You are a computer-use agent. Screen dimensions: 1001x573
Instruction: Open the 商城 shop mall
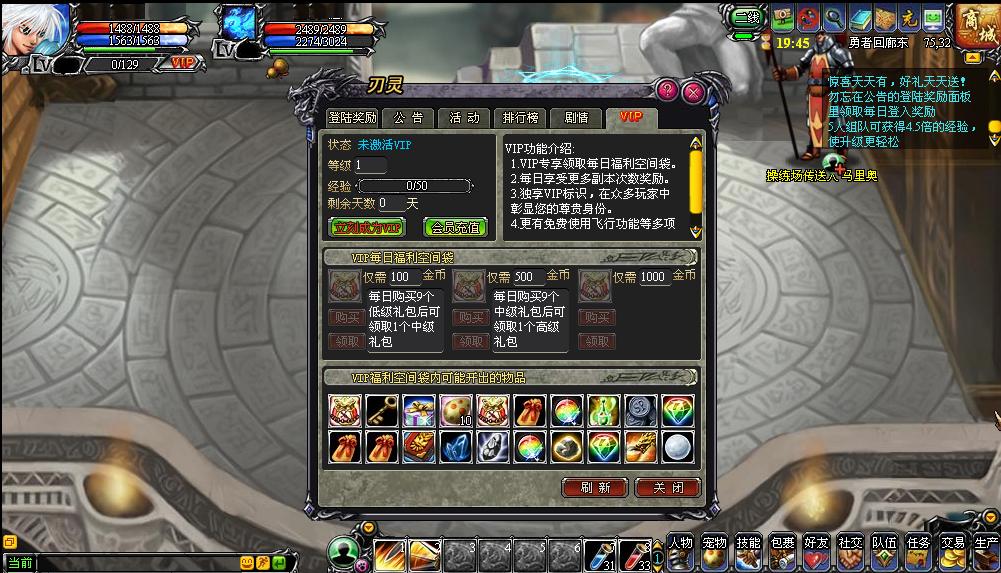click(x=973, y=27)
